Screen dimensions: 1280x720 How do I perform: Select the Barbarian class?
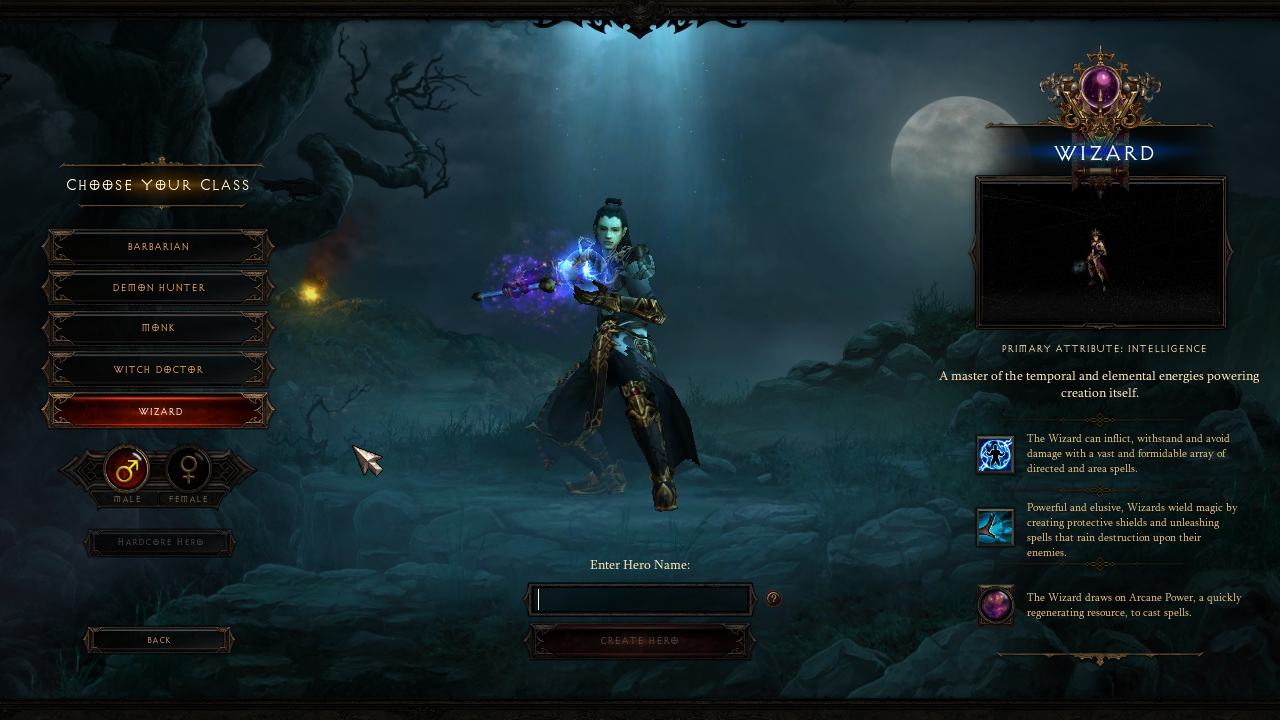click(158, 247)
